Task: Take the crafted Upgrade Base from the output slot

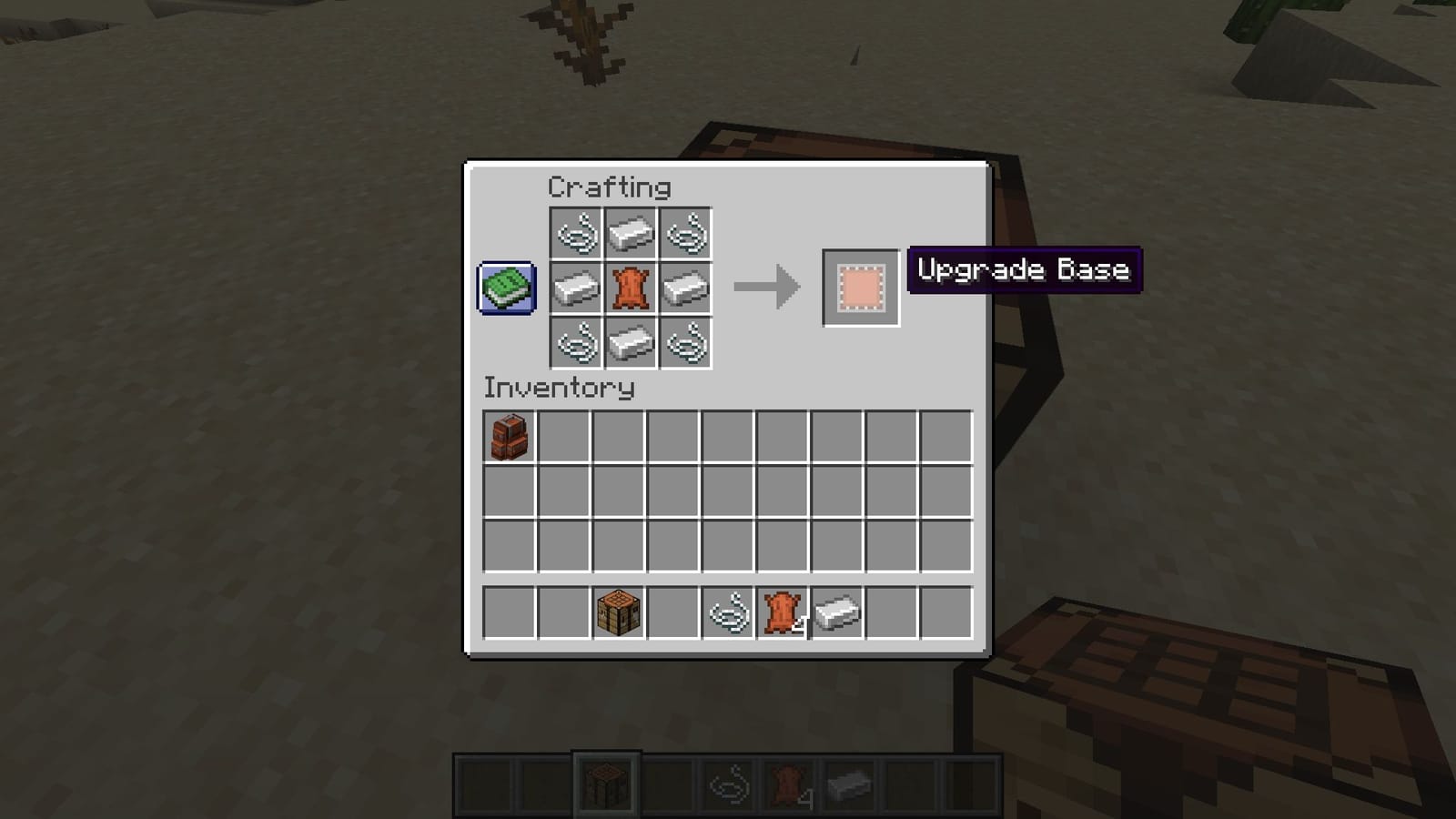Action: [x=860, y=289]
